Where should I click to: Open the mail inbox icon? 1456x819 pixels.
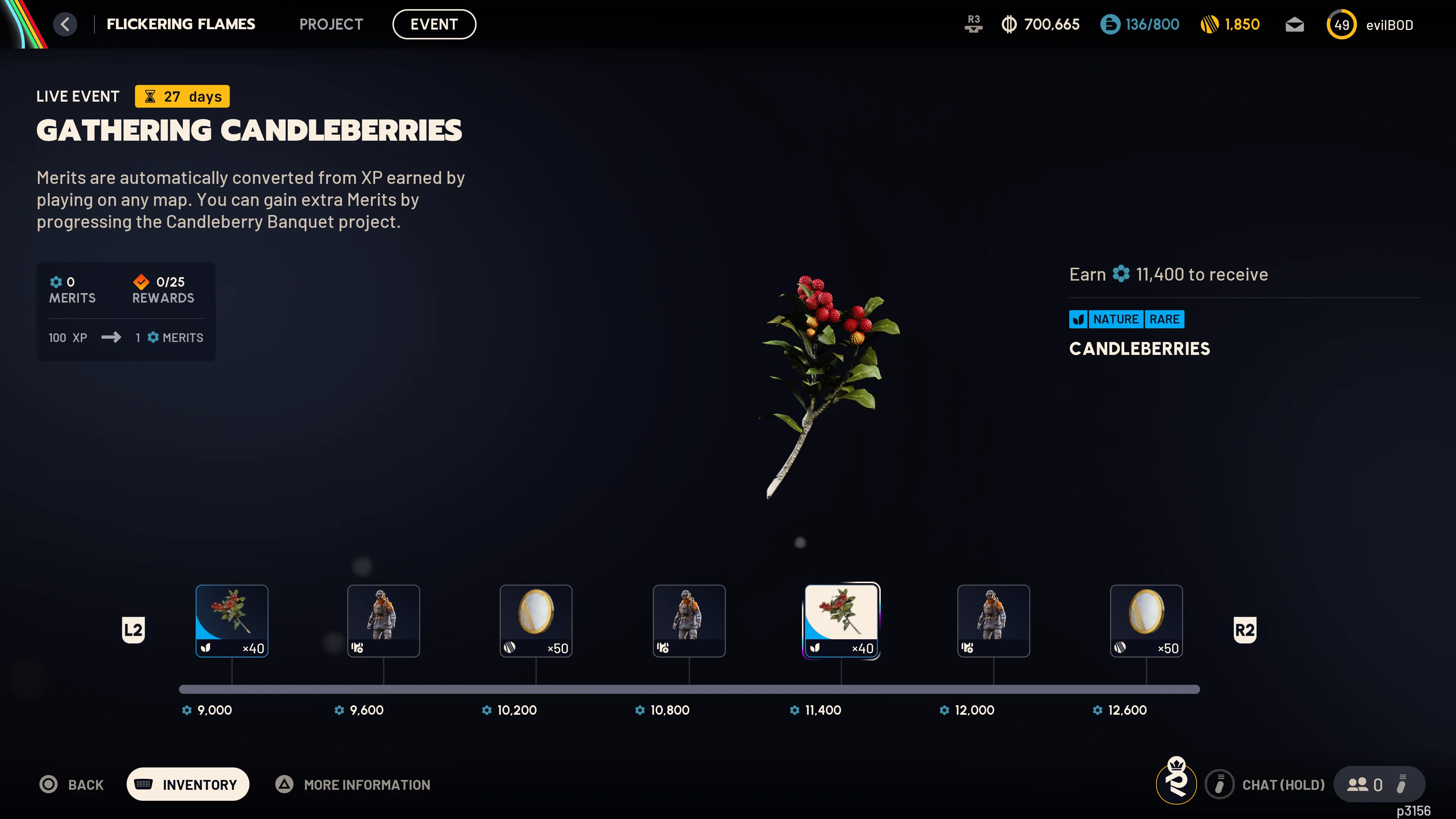(1294, 24)
